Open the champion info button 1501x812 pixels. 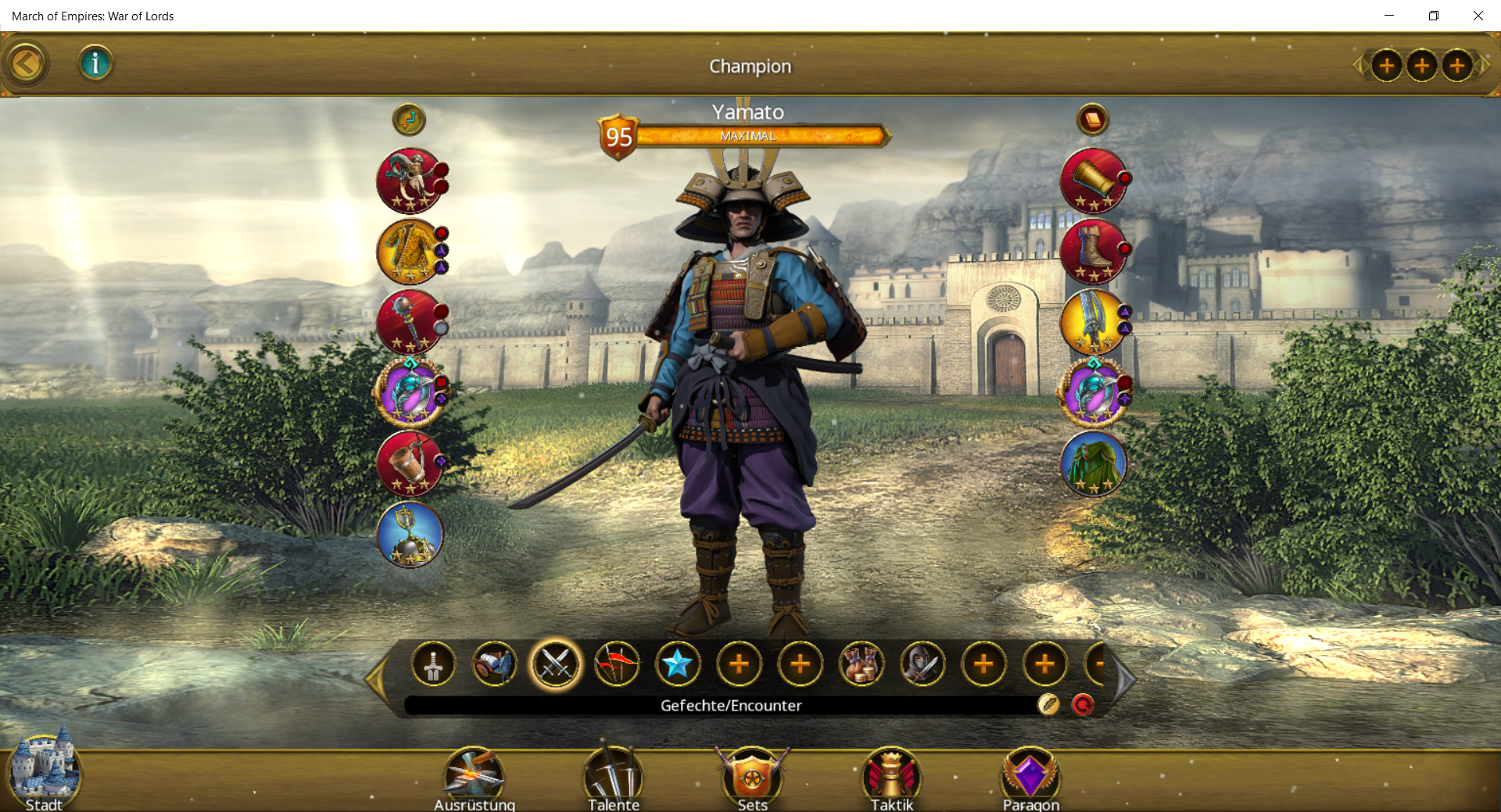click(95, 63)
